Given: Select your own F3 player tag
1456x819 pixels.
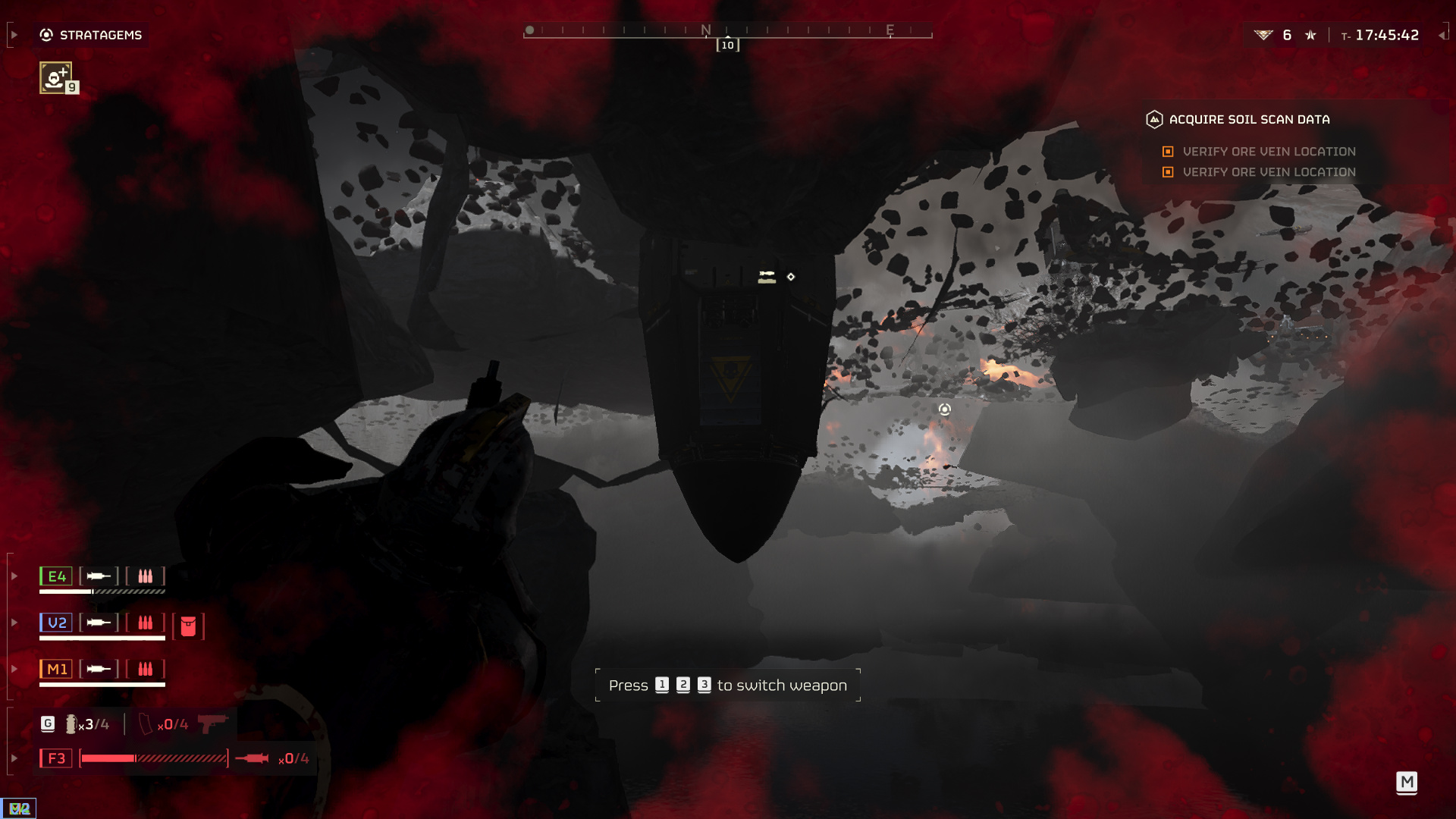Looking at the screenshot, I should click(x=56, y=758).
